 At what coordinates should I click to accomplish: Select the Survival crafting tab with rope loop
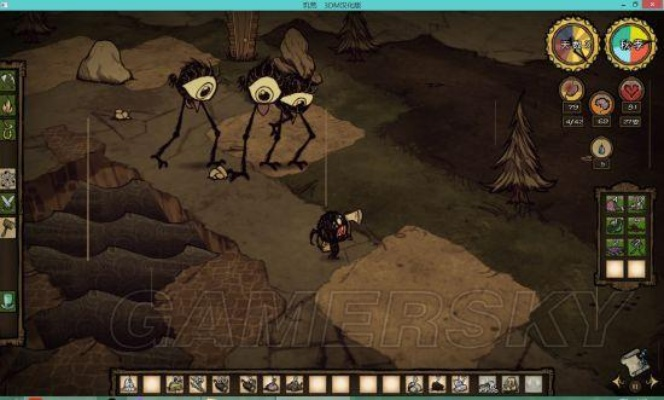8,129
